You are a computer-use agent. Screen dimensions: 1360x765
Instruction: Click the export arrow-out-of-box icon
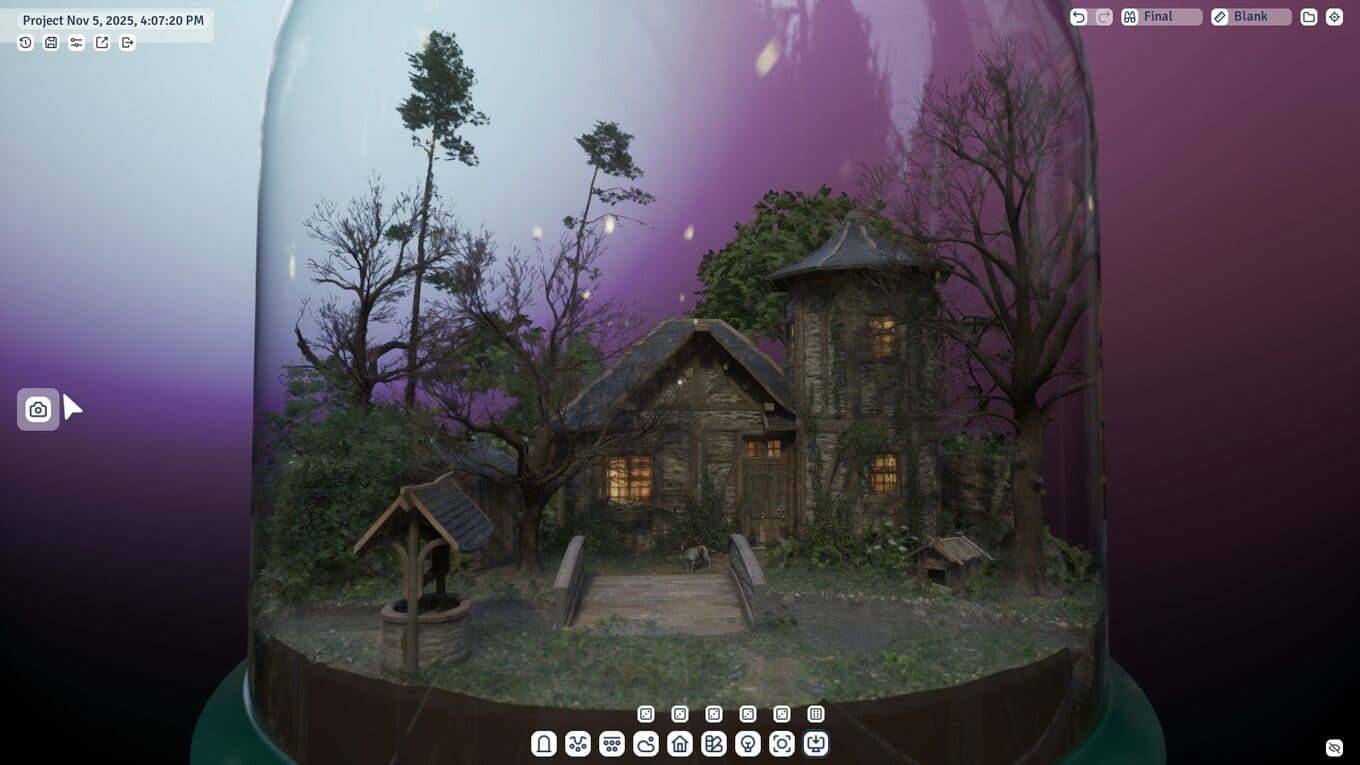(102, 43)
